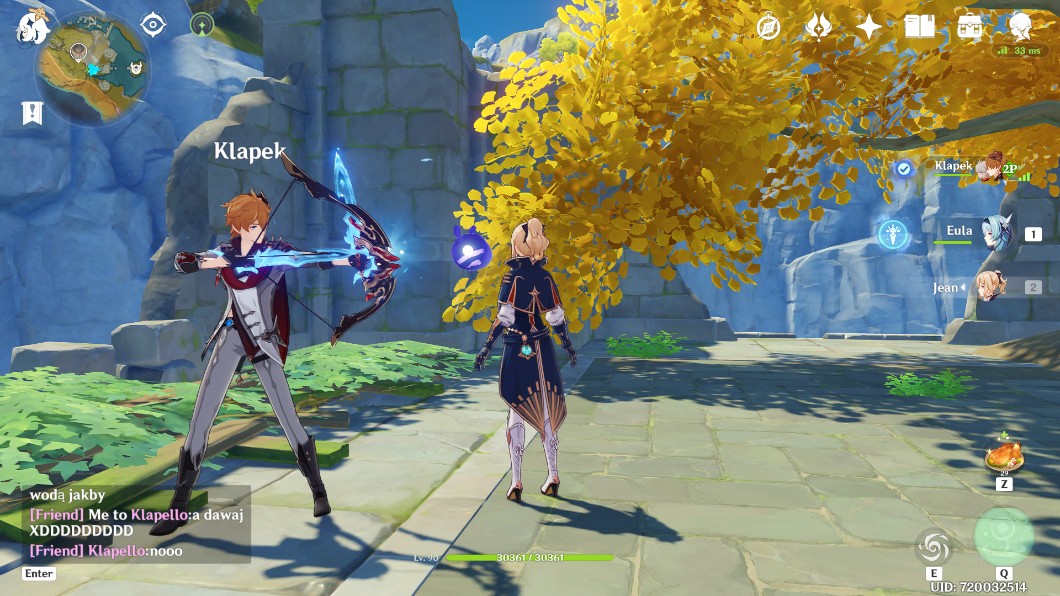Open the world map from the minimap
The width and height of the screenshot is (1060, 596).
92,68
